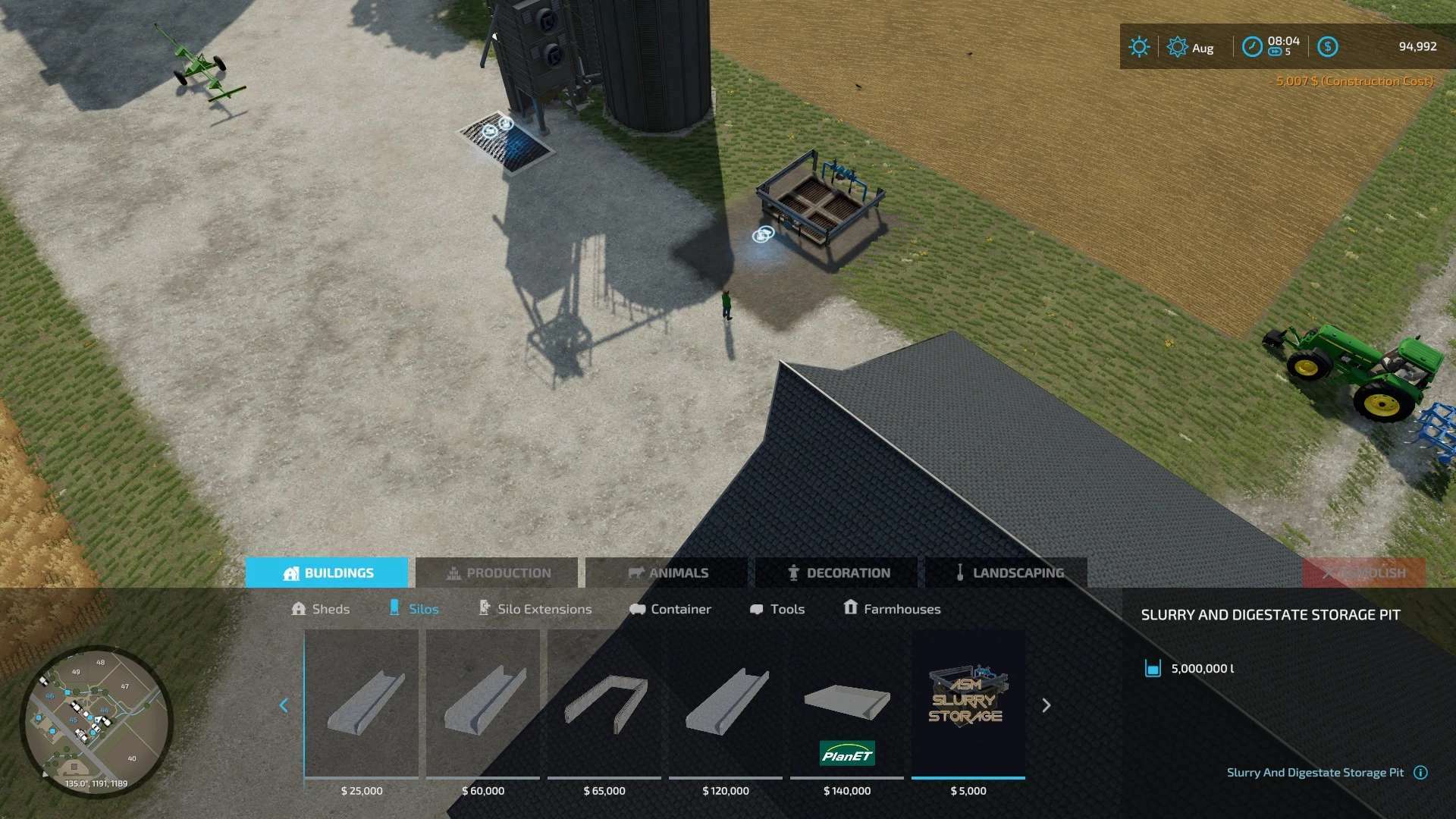The image size is (1456, 819).
Task: Select the $25,000 bunker silo
Action: [x=362, y=705]
